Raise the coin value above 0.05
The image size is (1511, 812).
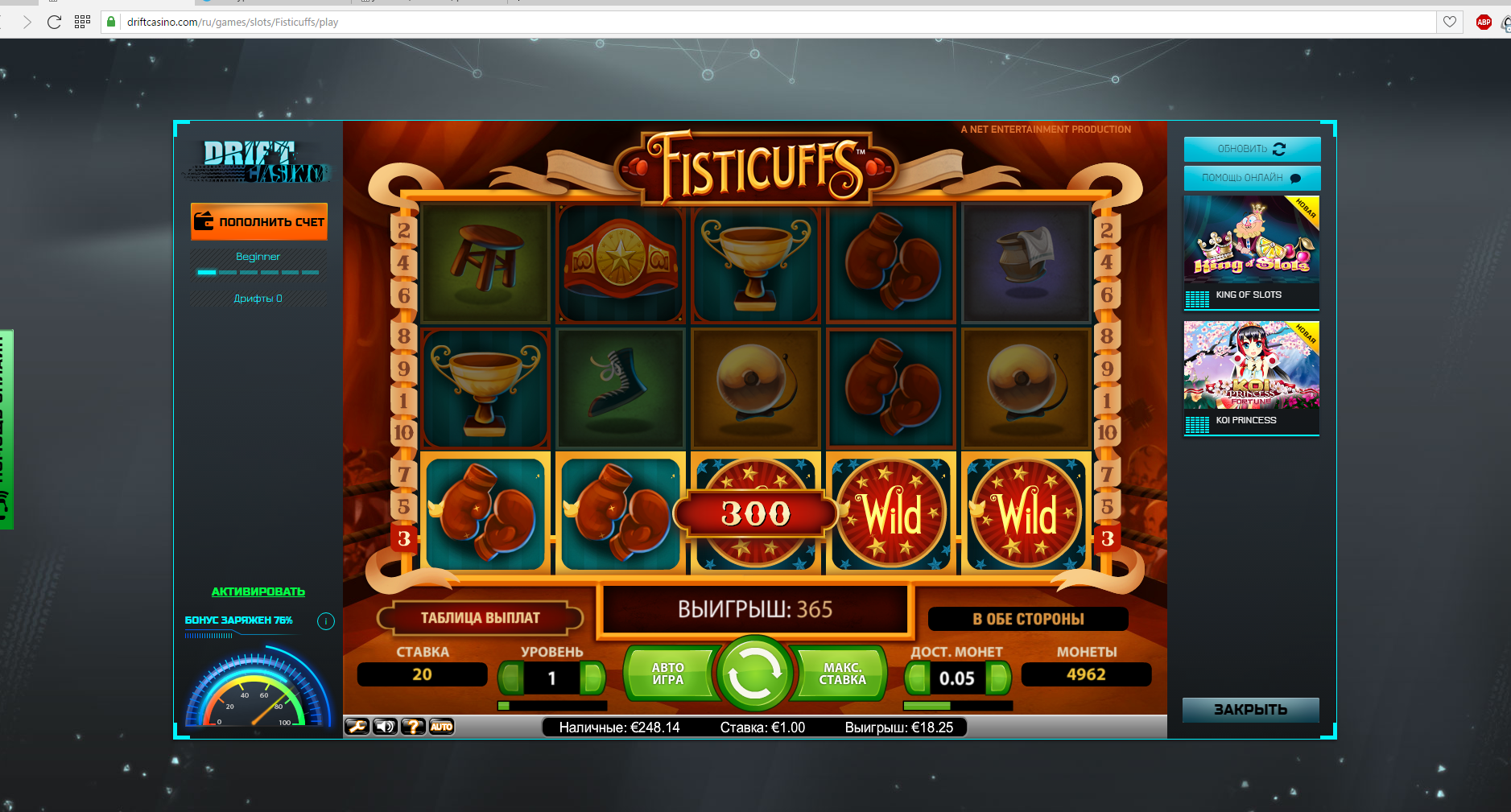(x=998, y=678)
